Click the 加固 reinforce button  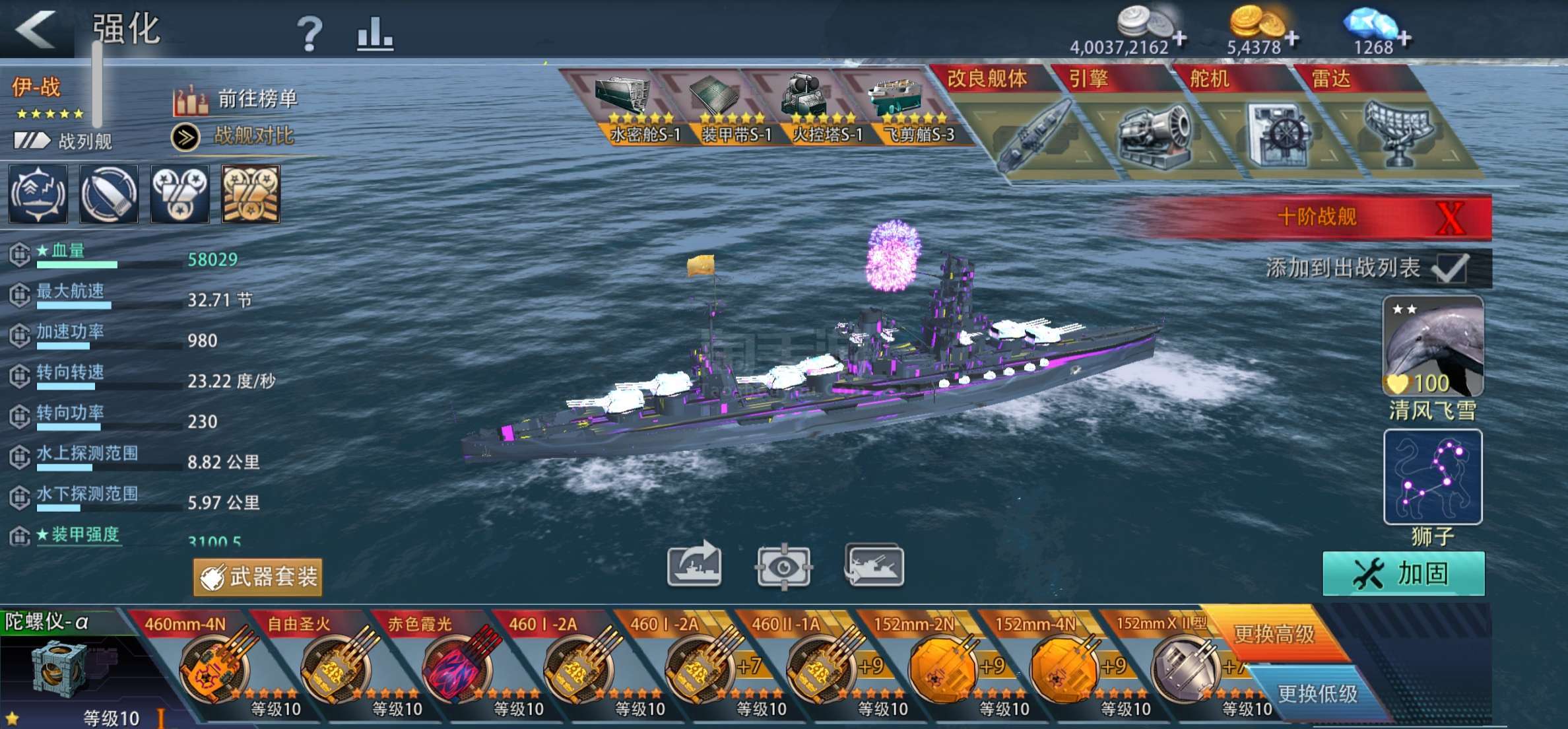coord(1404,574)
